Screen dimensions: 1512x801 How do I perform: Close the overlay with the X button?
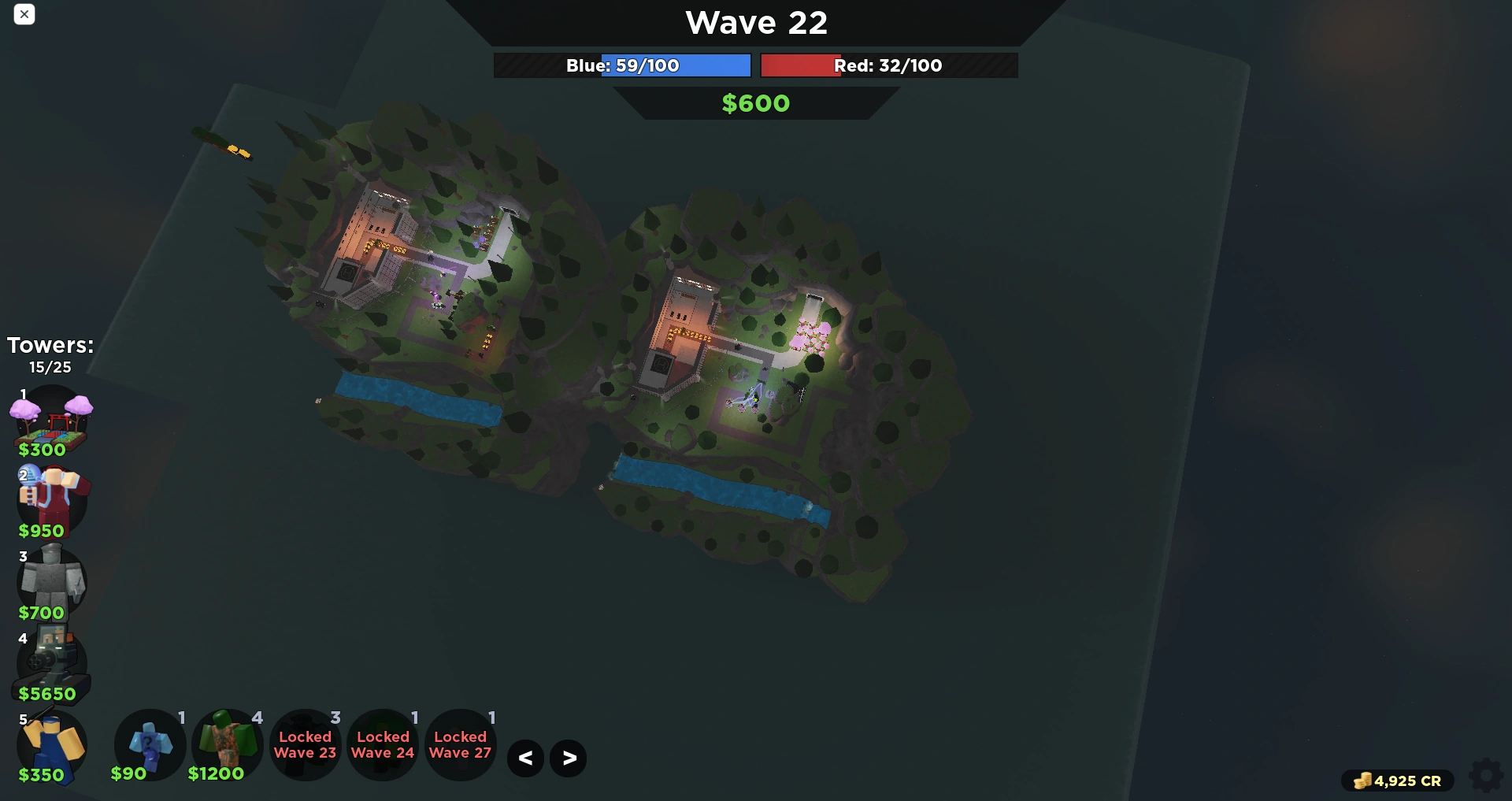click(24, 15)
